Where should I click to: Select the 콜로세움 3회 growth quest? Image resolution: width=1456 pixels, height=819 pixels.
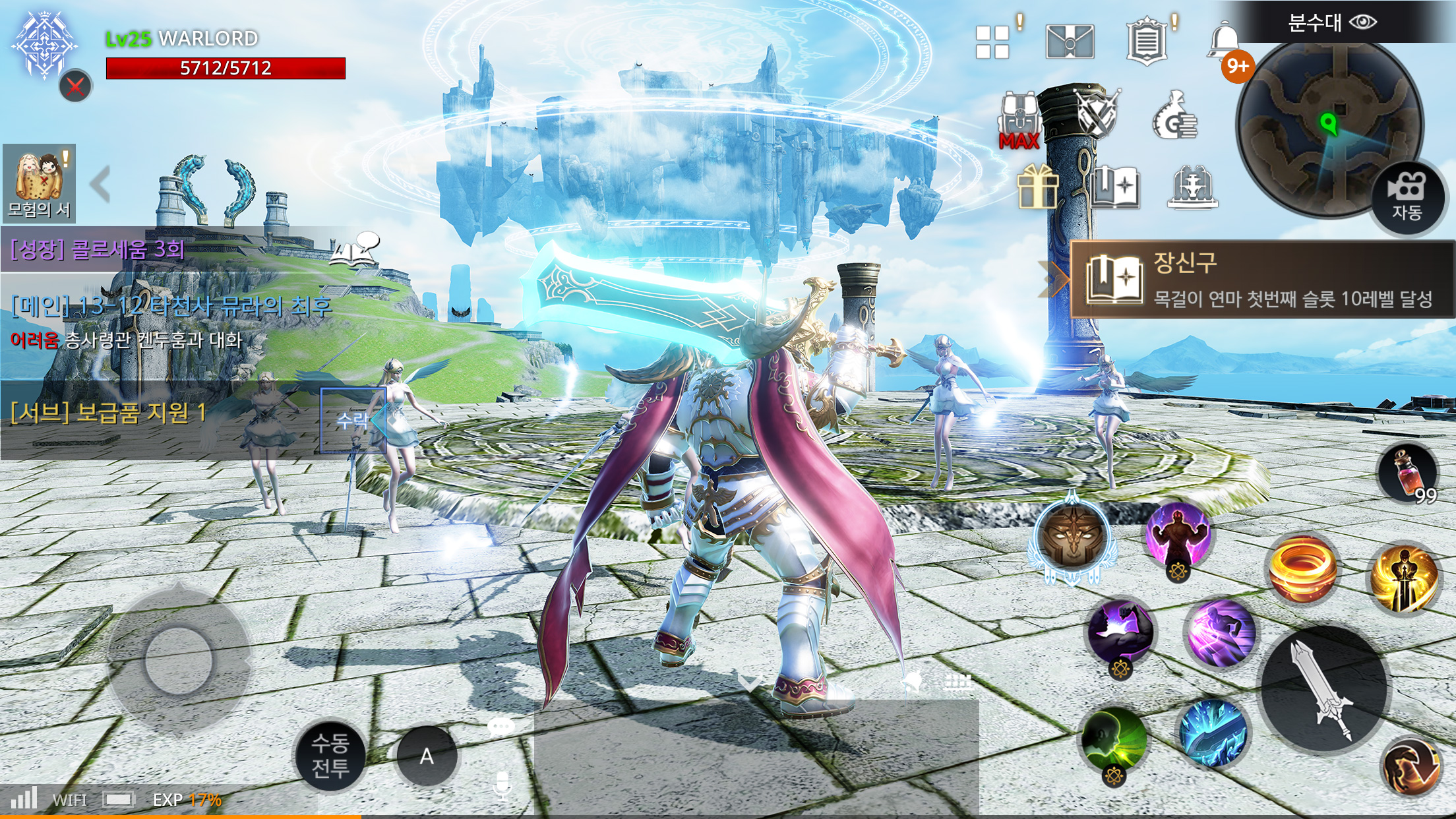coord(98,249)
